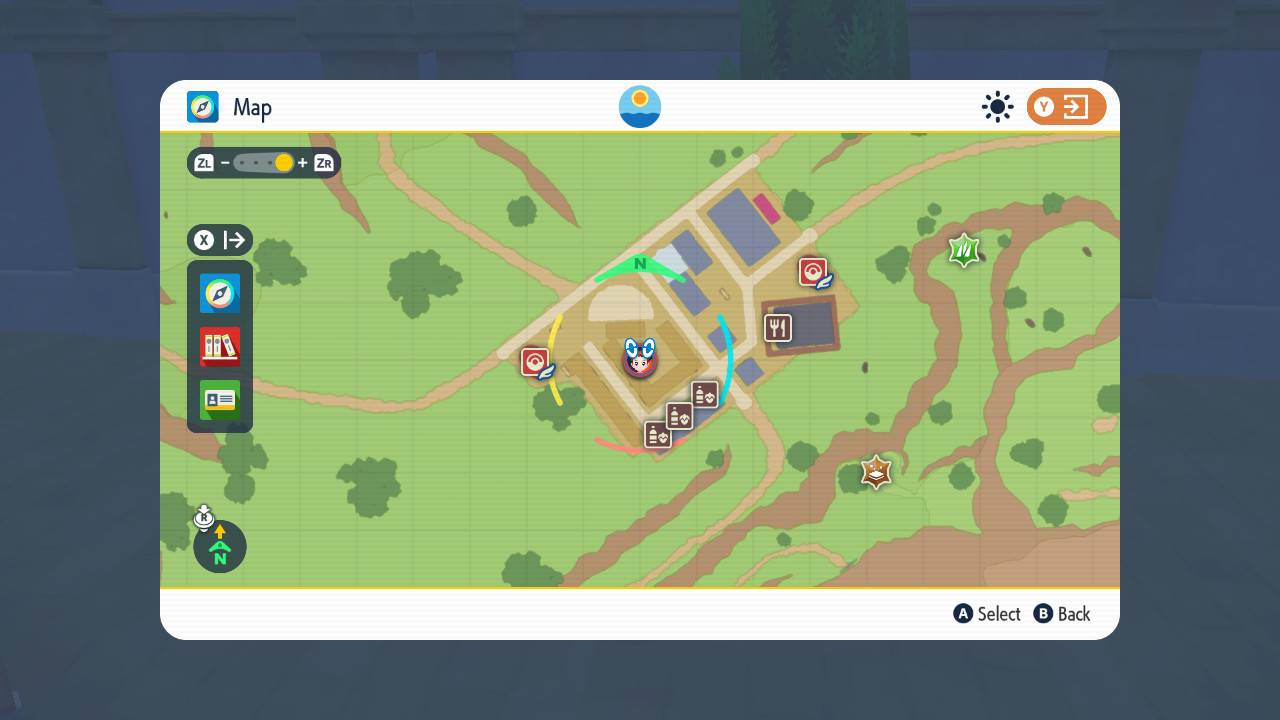This screenshot has height=720, width=1280.
Task: Toggle the Y destination exit control
Action: pyautogui.click(x=1066, y=106)
